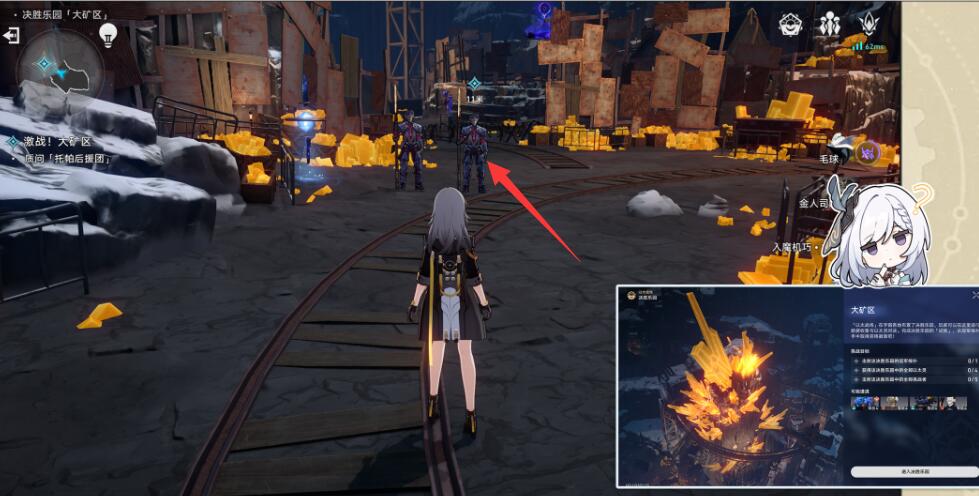Open the pentagon mask icon menu
Viewport: 979px width, 496px height.
792,24
